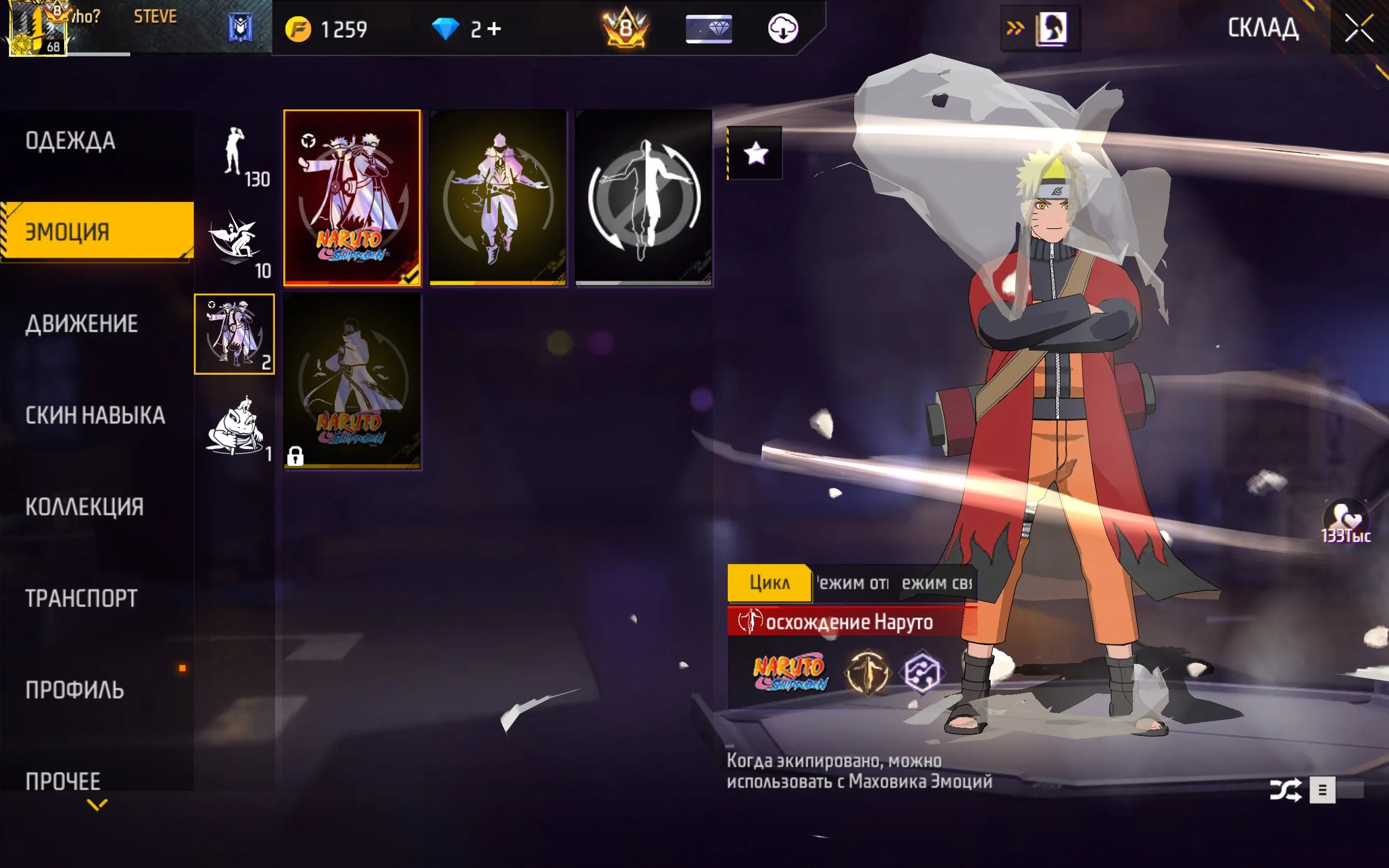This screenshot has height=868, width=1389.
Task: Open the crouching ninja emote category
Action: [x=235, y=244]
